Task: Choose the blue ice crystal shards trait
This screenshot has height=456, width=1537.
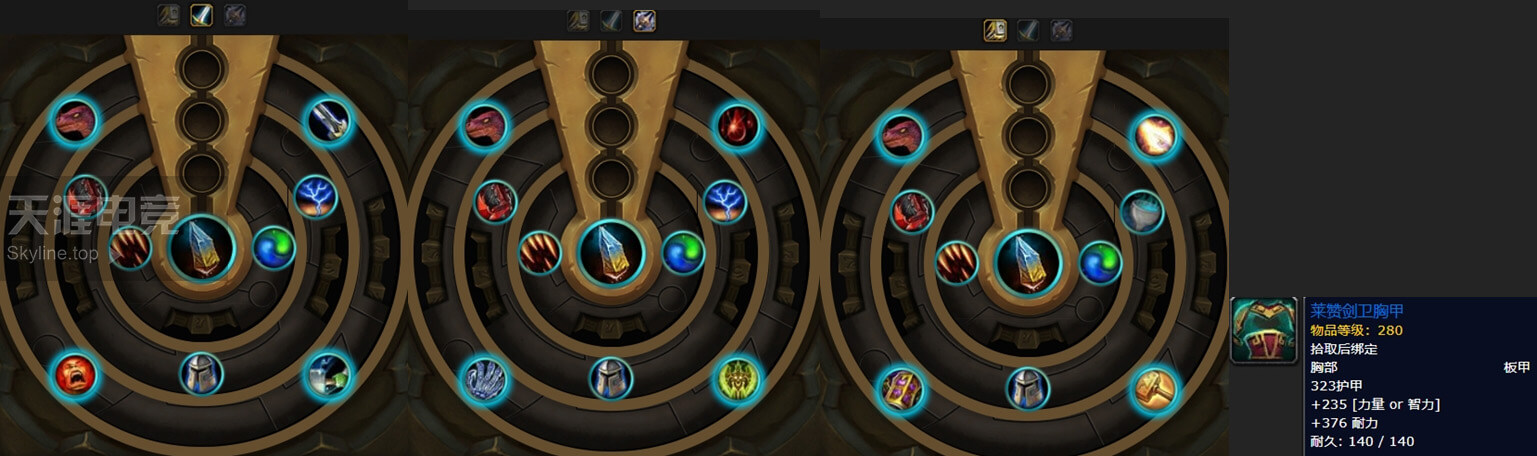Action: click(484, 380)
